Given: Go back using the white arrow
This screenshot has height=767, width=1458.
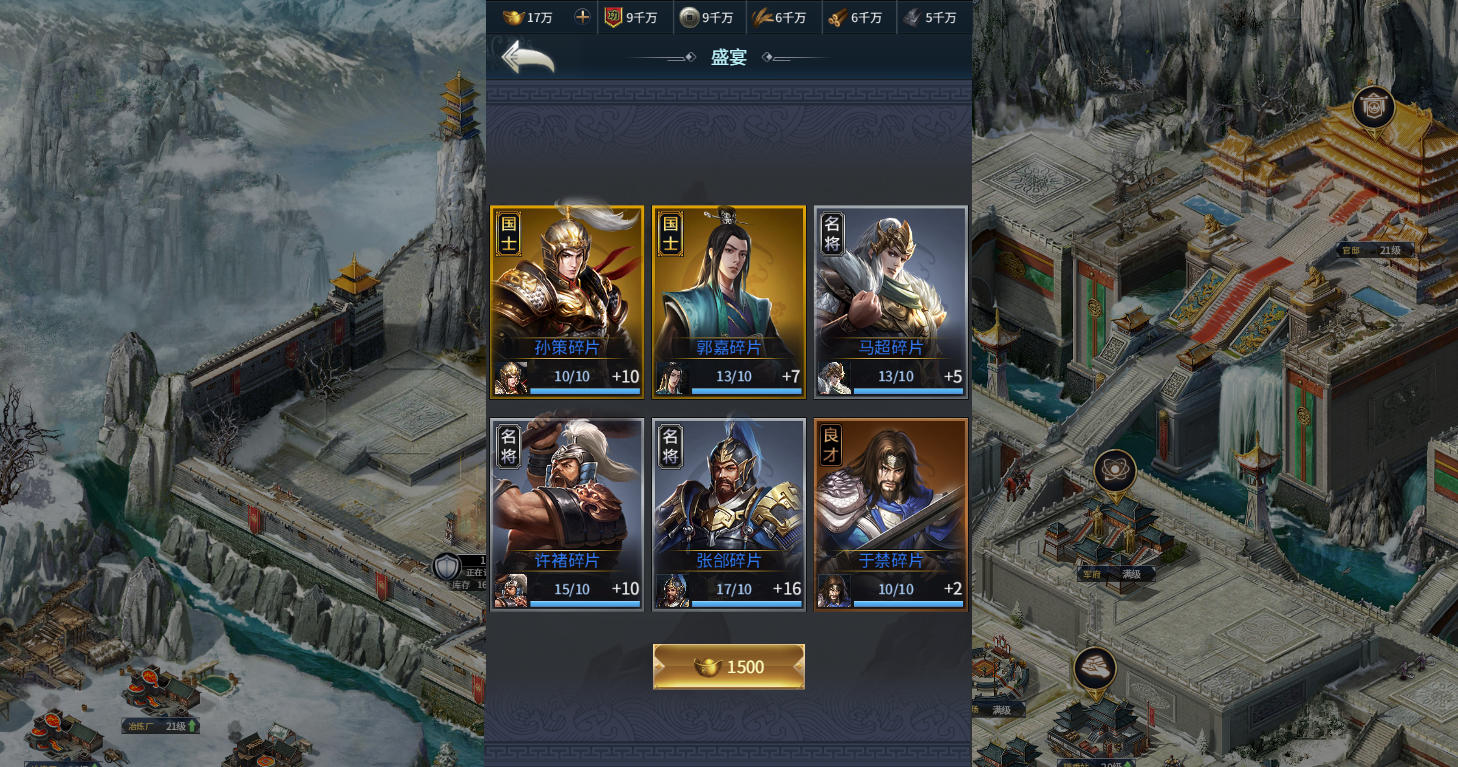Looking at the screenshot, I should (527, 58).
